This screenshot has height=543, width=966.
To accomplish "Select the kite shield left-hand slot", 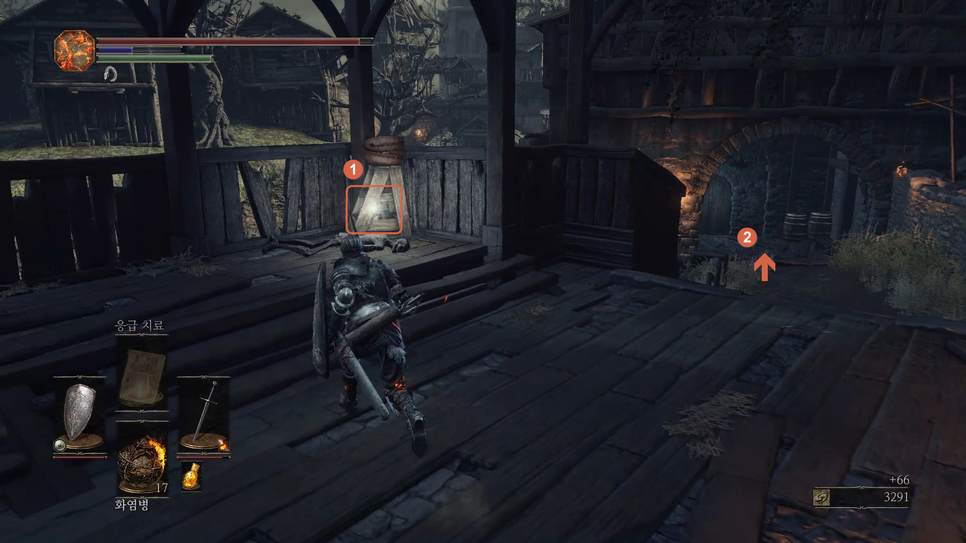I will (x=80, y=414).
